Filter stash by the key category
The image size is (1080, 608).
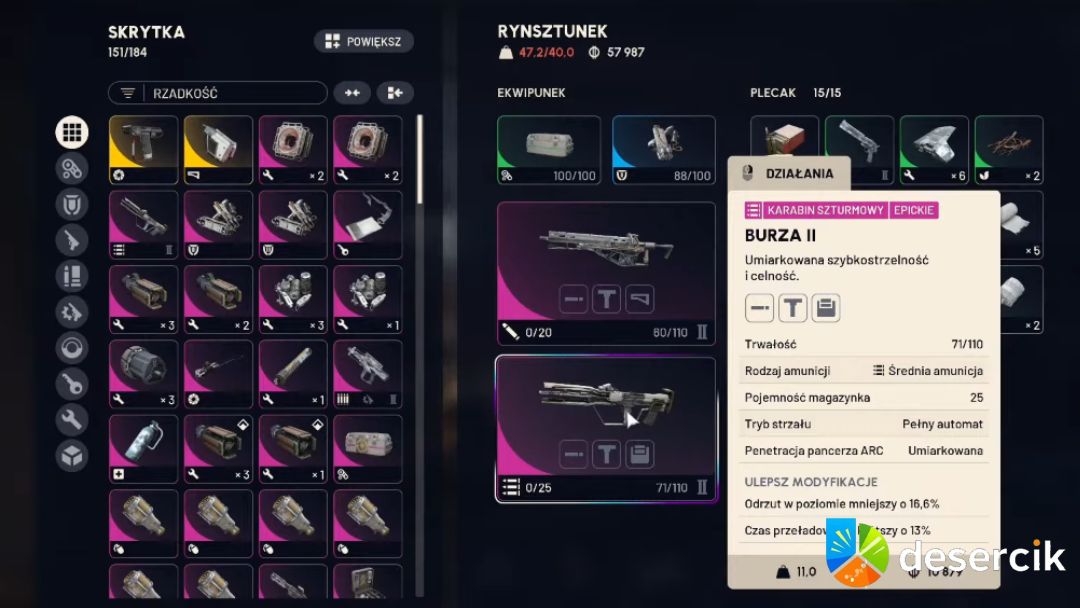pos(71,384)
